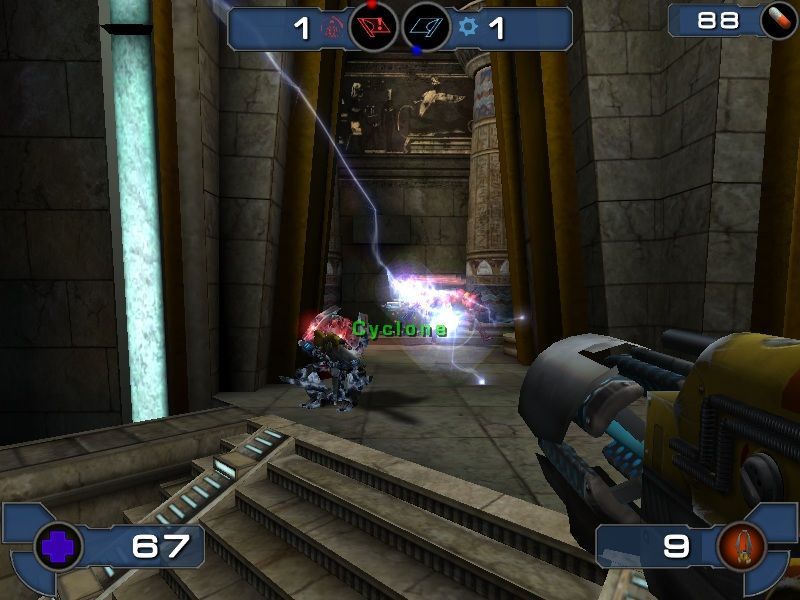
Task: Click the red team flag icon
Action: click(373, 28)
